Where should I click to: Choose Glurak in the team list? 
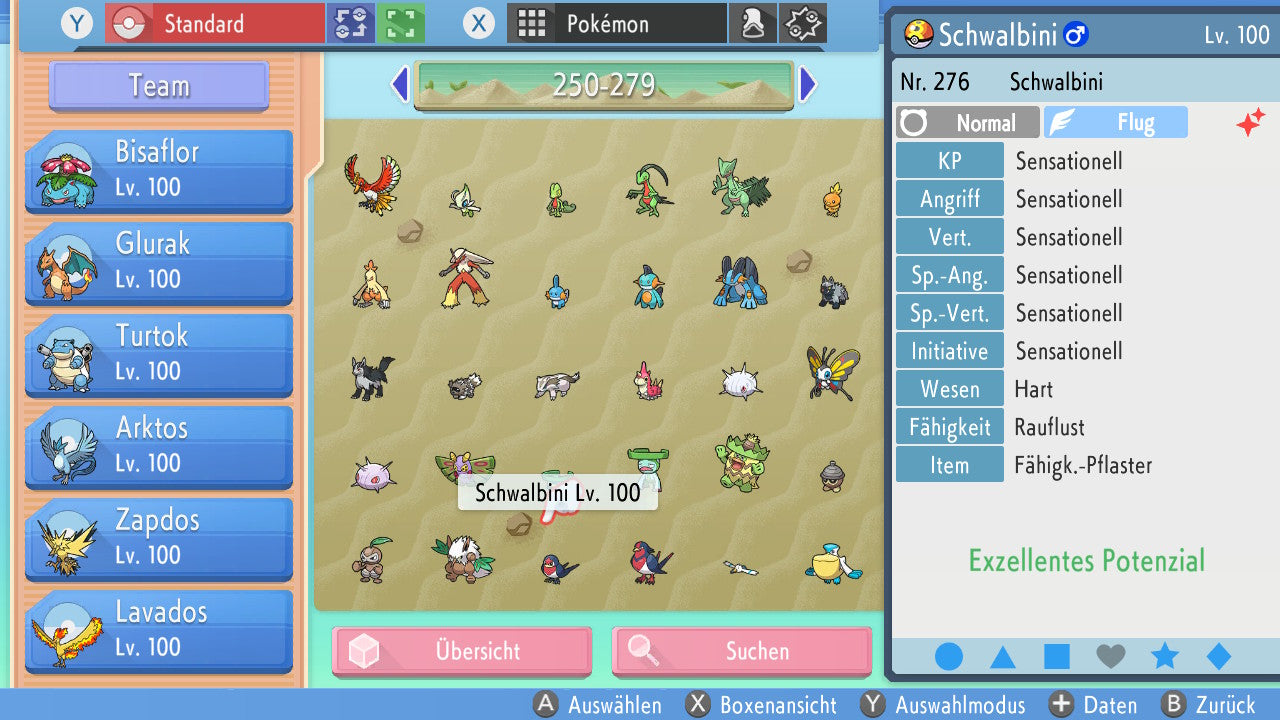(x=159, y=262)
